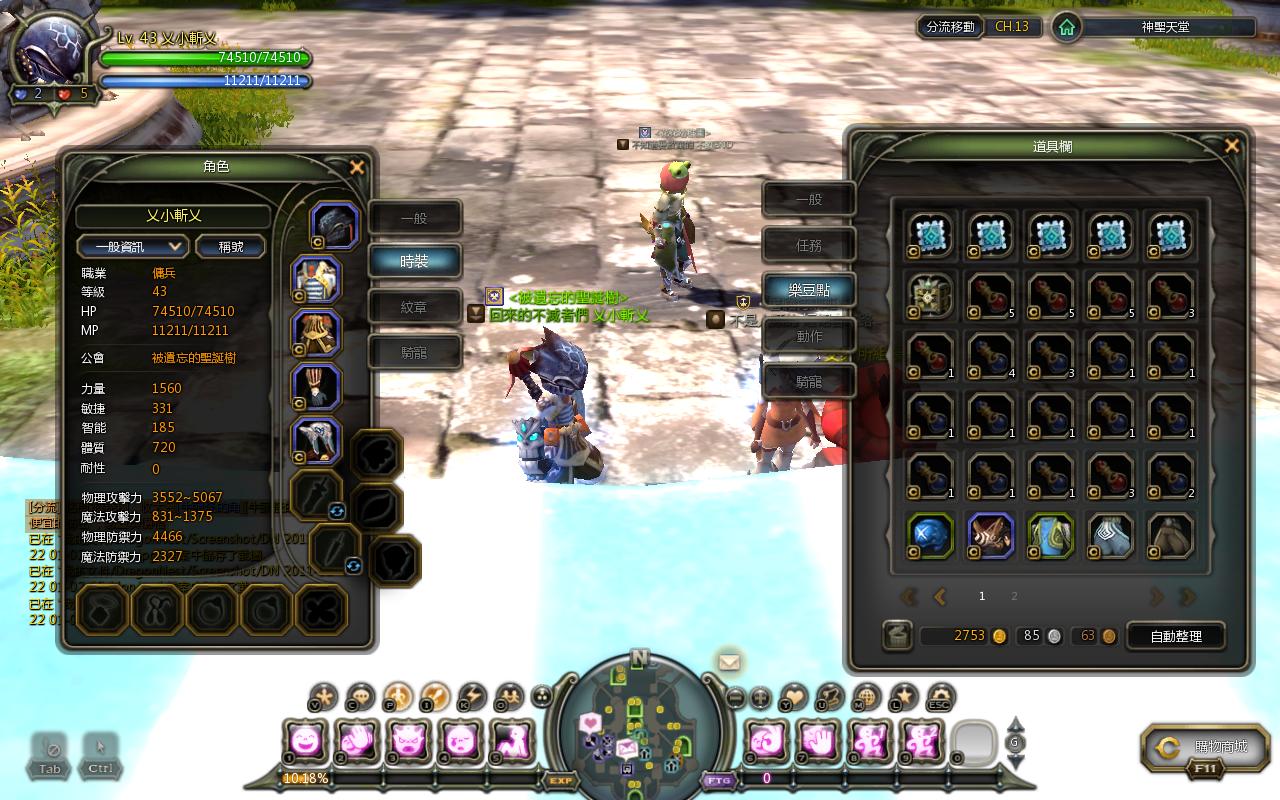This screenshot has height=800, width=1280.
Task: Select the blue helmet item in inventory
Action: (x=931, y=536)
